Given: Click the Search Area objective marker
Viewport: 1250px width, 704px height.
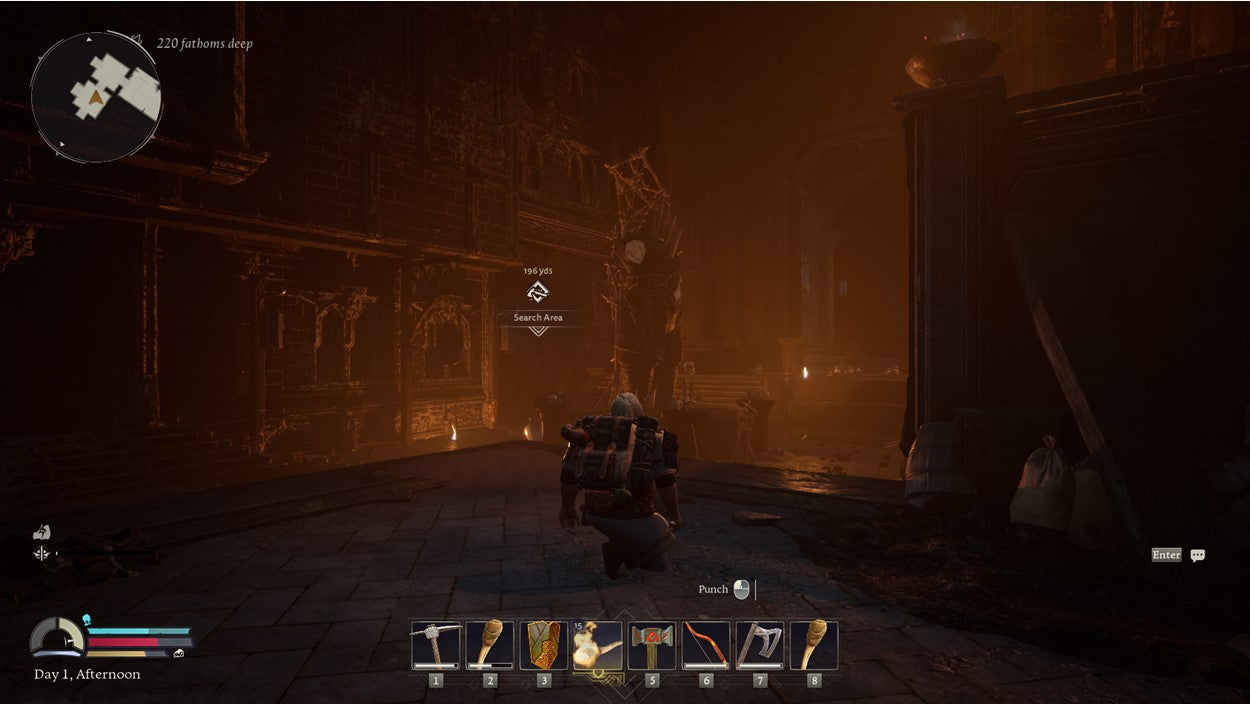Looking at the screenshot, I should coord(538,293).
